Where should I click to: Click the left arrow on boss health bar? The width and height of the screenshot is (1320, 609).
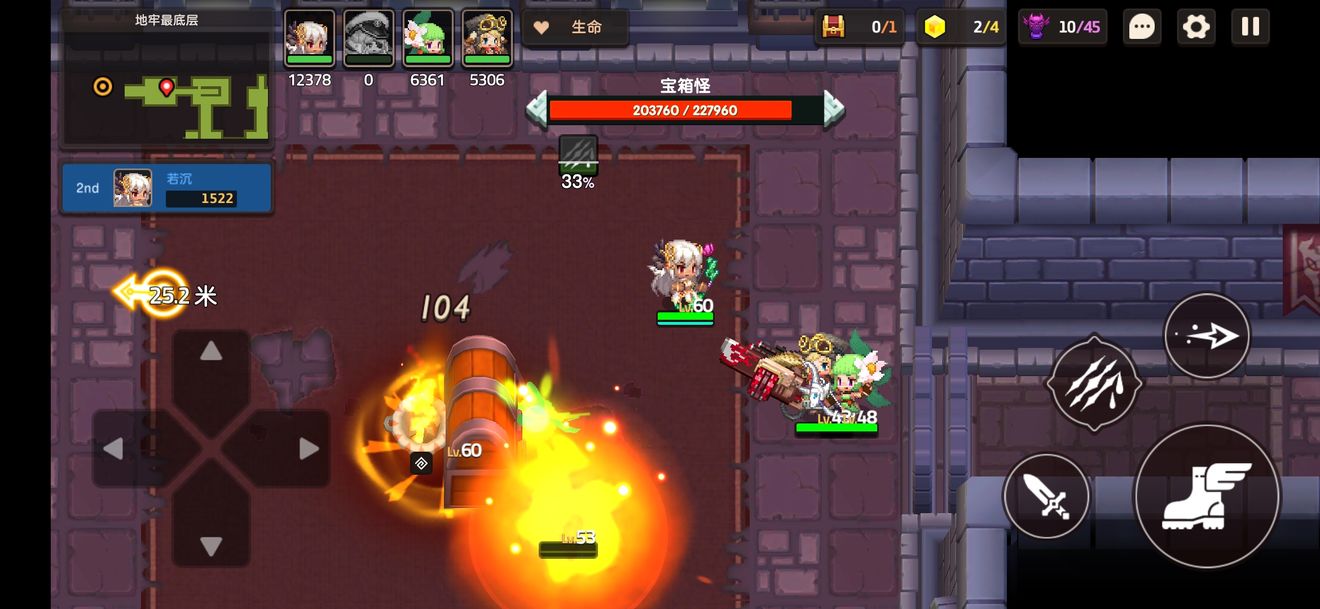click(537, 109)
